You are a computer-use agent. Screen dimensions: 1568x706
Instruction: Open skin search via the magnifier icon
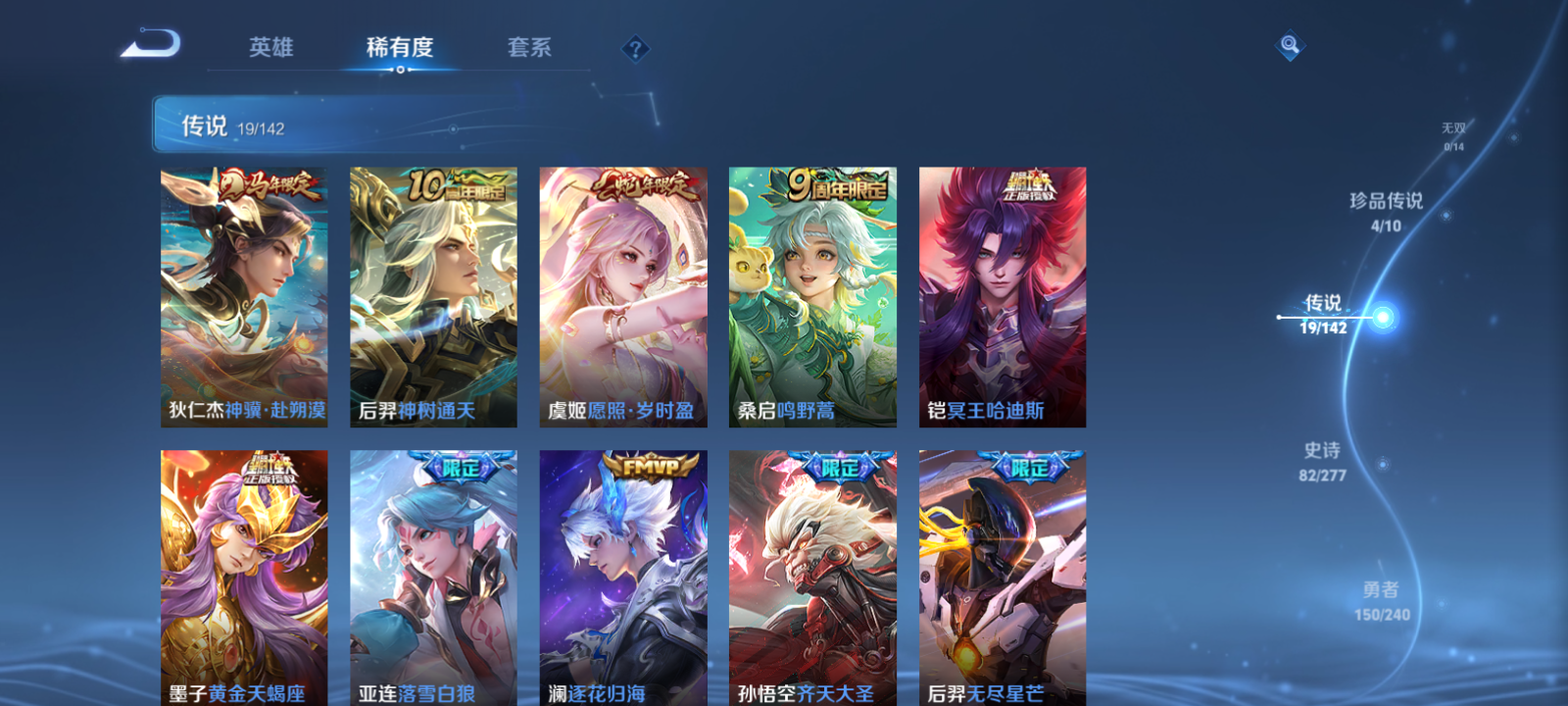click(x=1289, y=44)
